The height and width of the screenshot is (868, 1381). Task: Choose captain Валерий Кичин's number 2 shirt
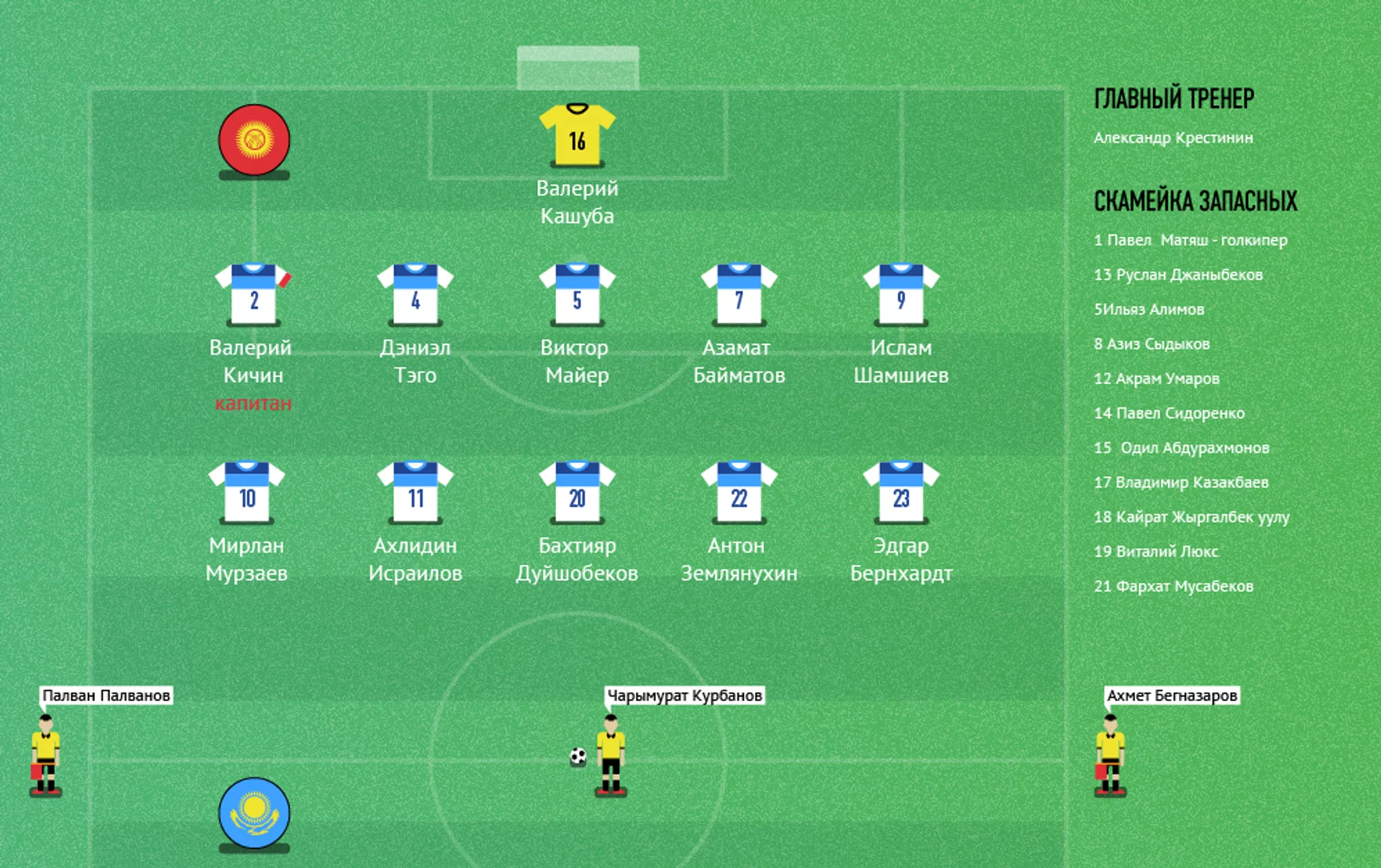coord(253,295)
